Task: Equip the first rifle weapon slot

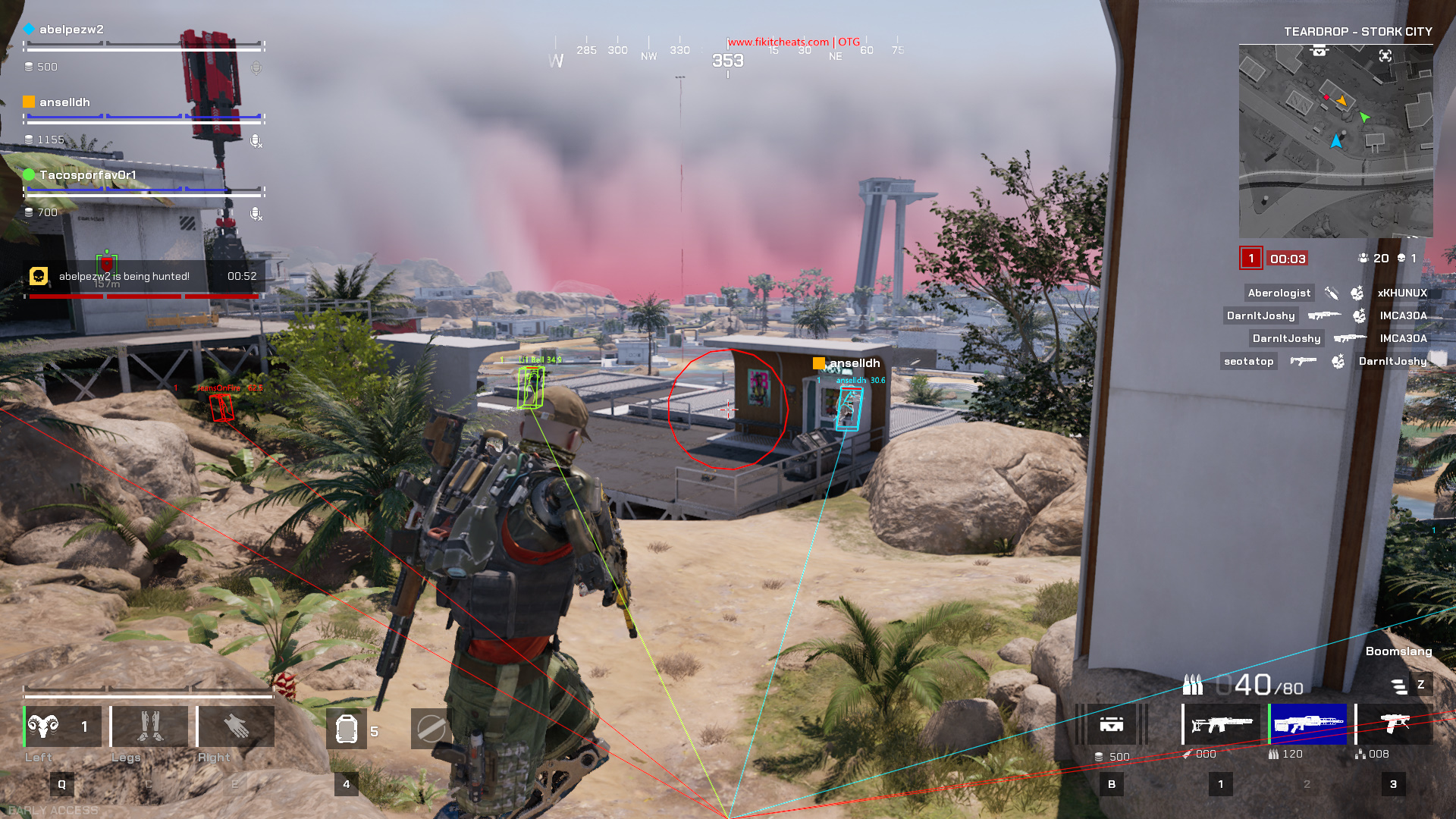Action: pos(1221,725)
